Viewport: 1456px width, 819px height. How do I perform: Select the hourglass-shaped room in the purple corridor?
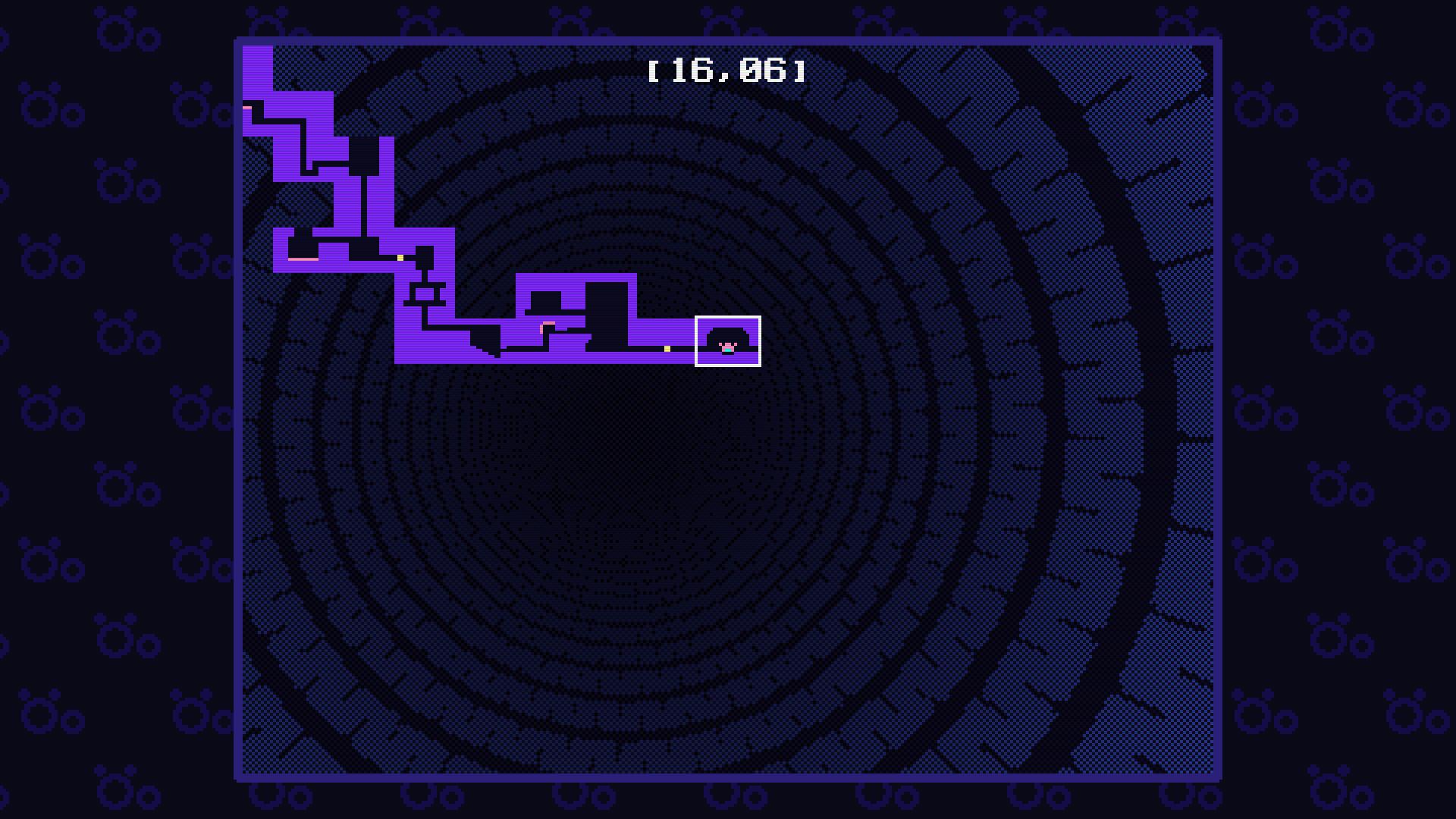point(428,292)
